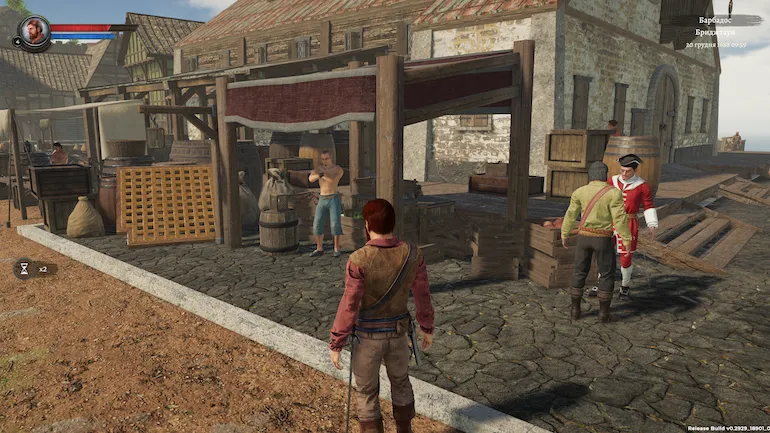Open the character portrait

click(33, 31)
